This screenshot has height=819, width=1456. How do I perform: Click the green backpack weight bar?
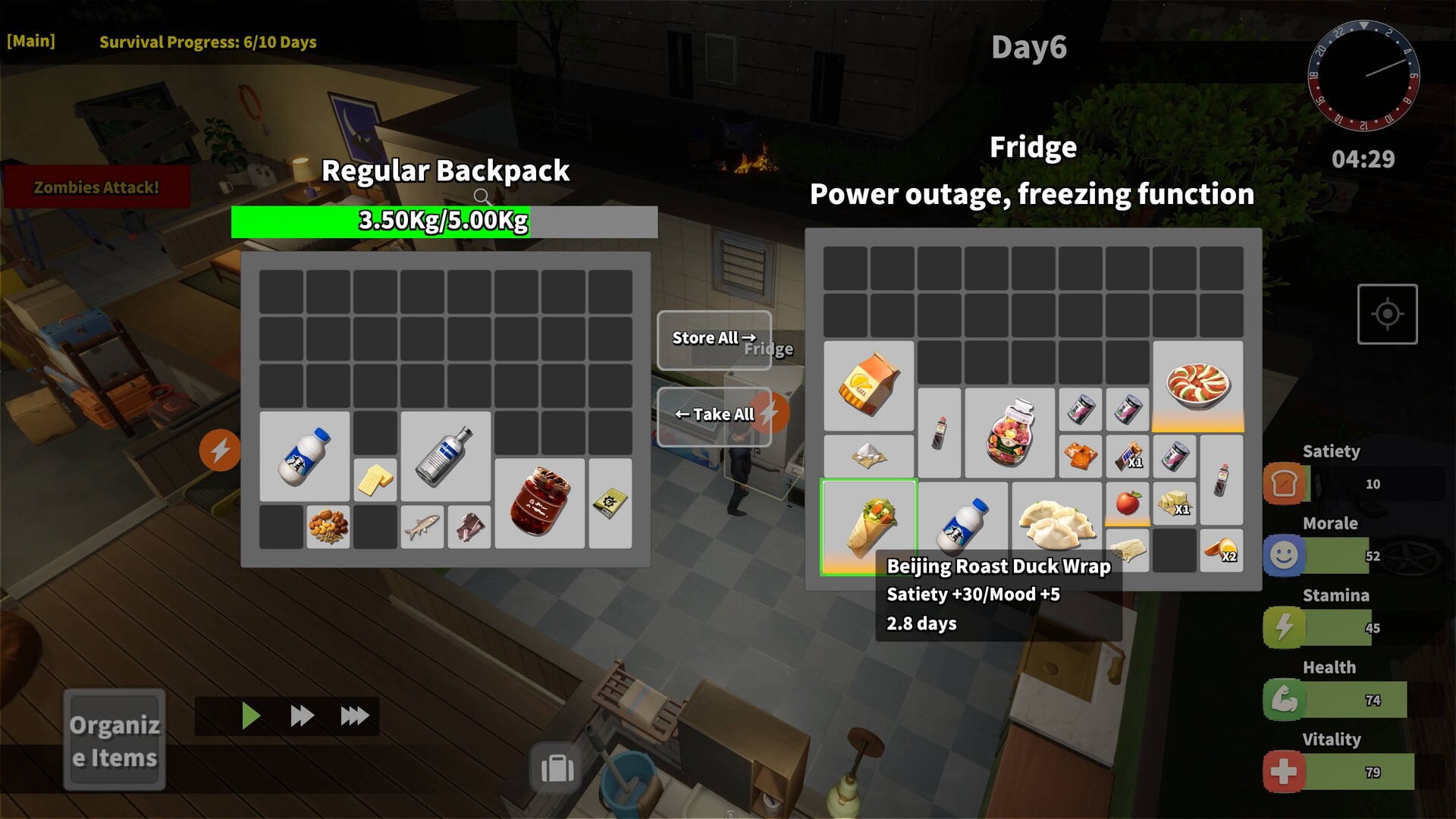(x=380, y=221)
